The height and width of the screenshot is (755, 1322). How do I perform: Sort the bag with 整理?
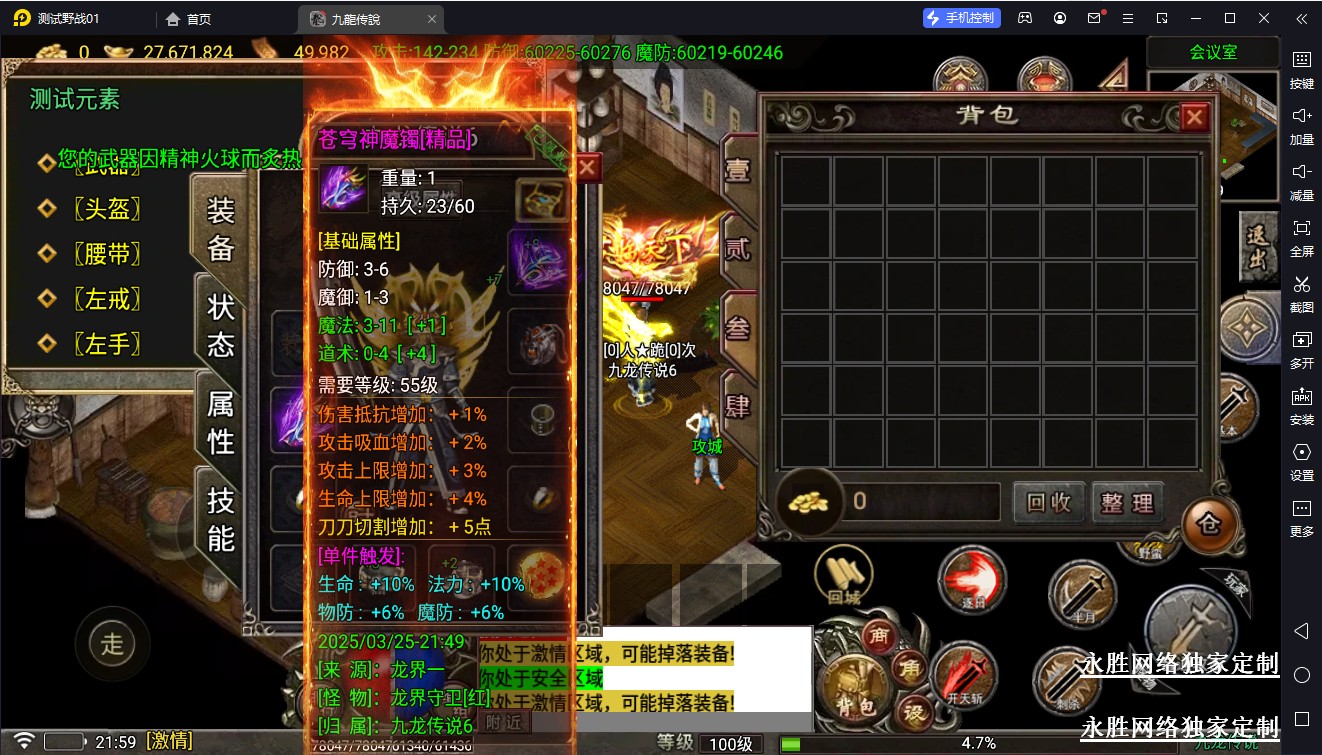[x=1127, y=502]
